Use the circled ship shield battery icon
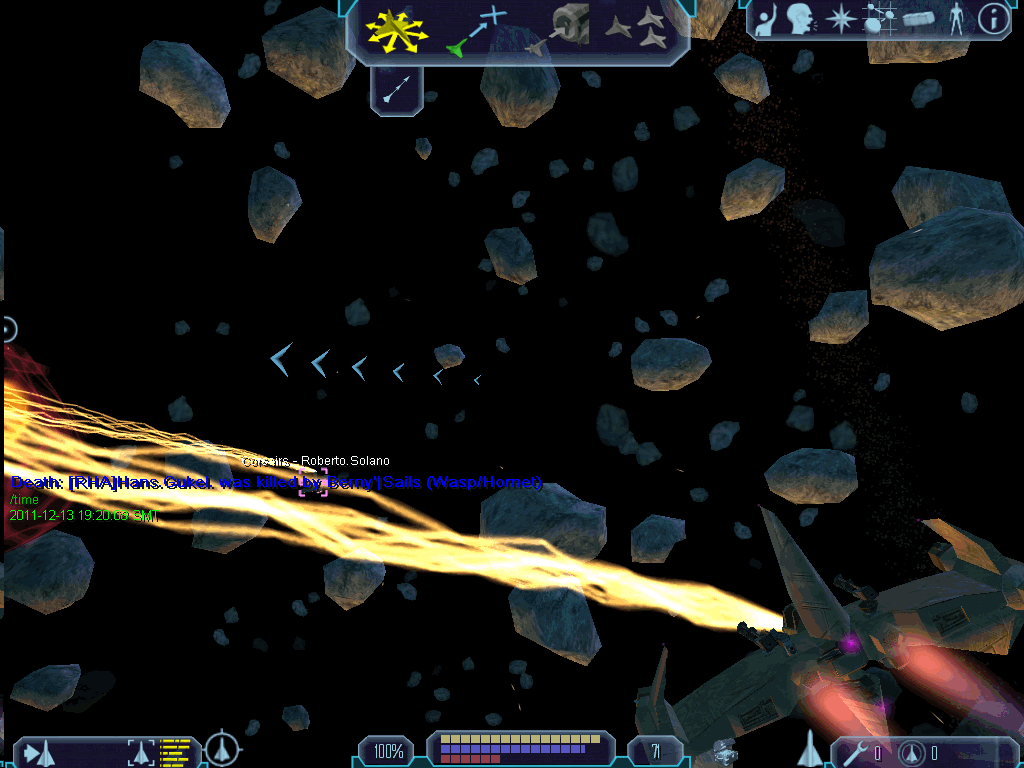 [911, 752]
